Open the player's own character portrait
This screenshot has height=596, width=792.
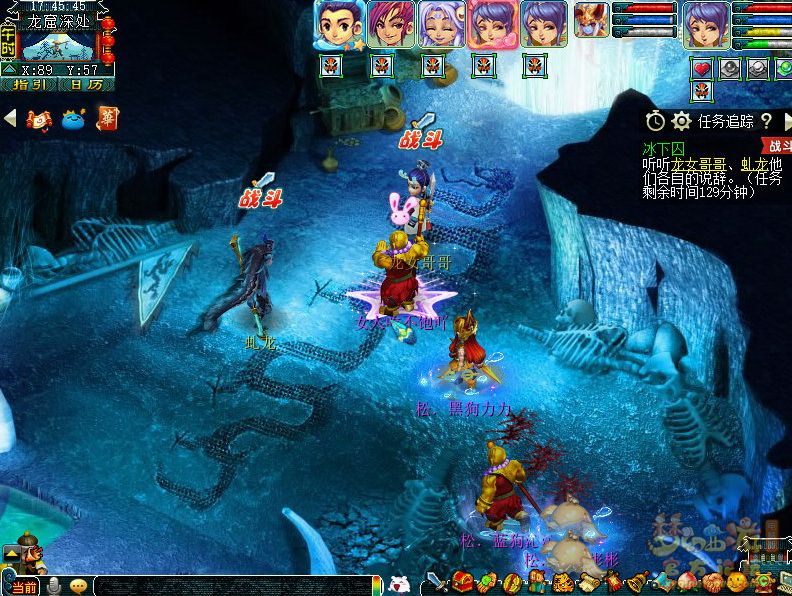[x=706, y=25]
